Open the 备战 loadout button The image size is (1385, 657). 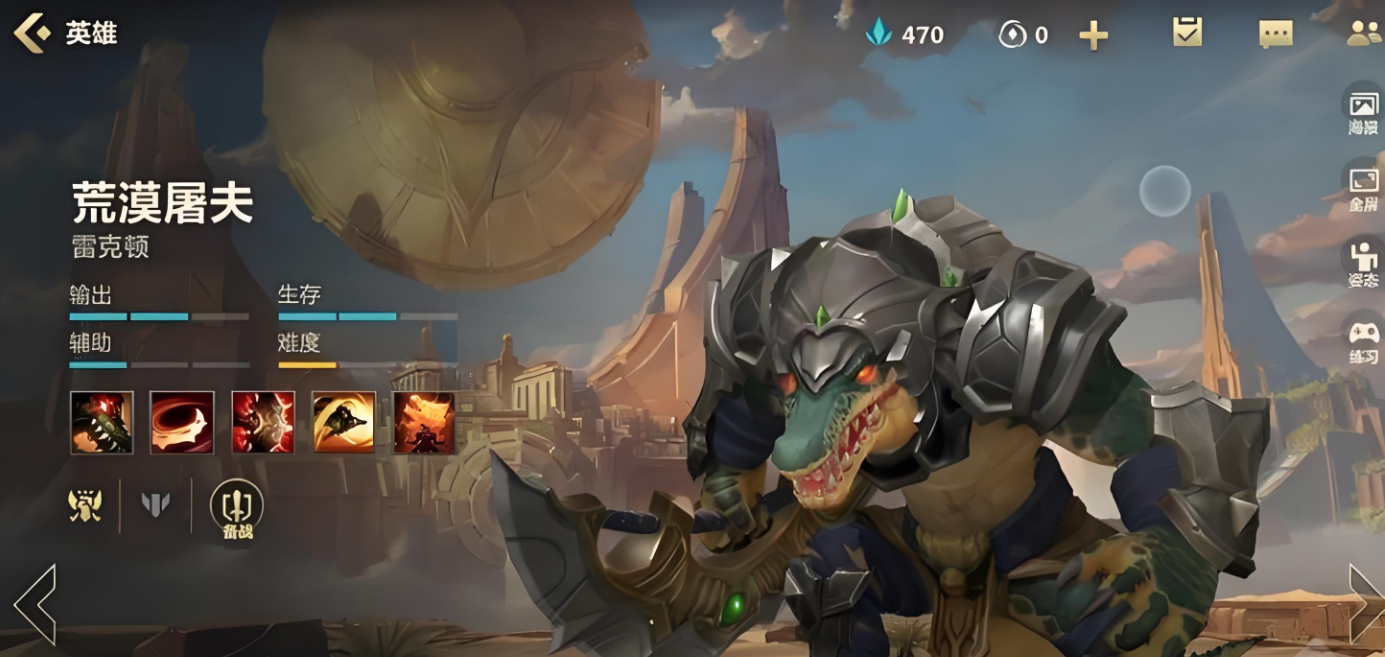click(x=236, y=508)
